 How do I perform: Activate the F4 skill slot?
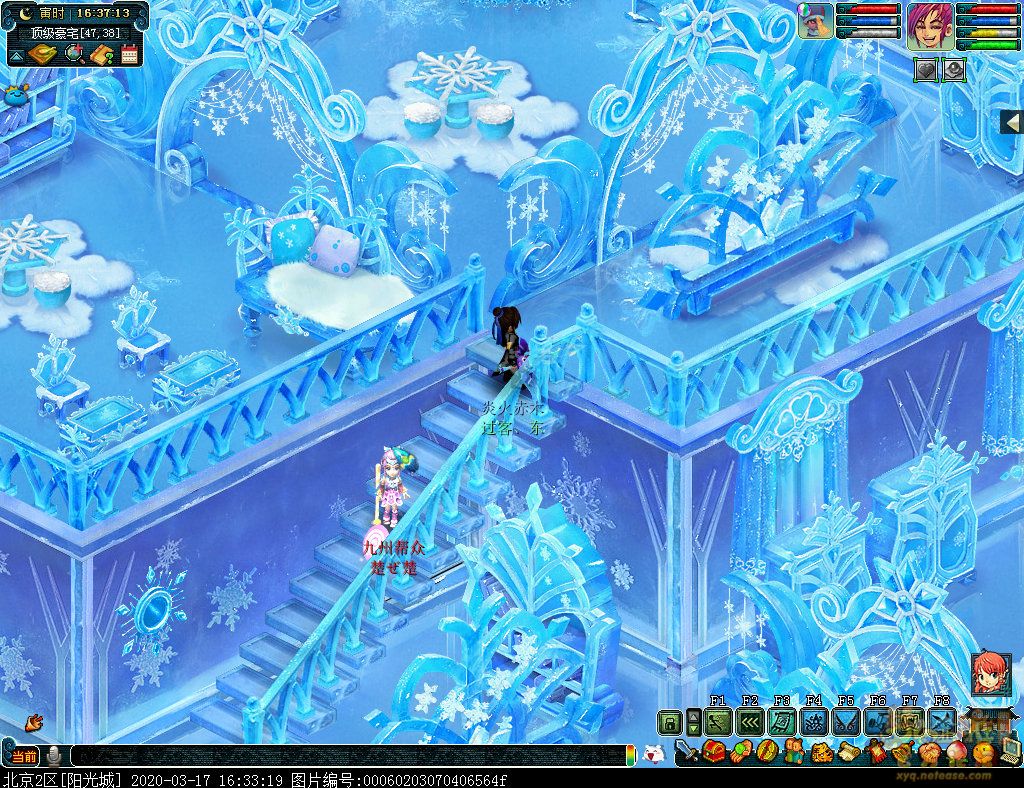point(814,721)
